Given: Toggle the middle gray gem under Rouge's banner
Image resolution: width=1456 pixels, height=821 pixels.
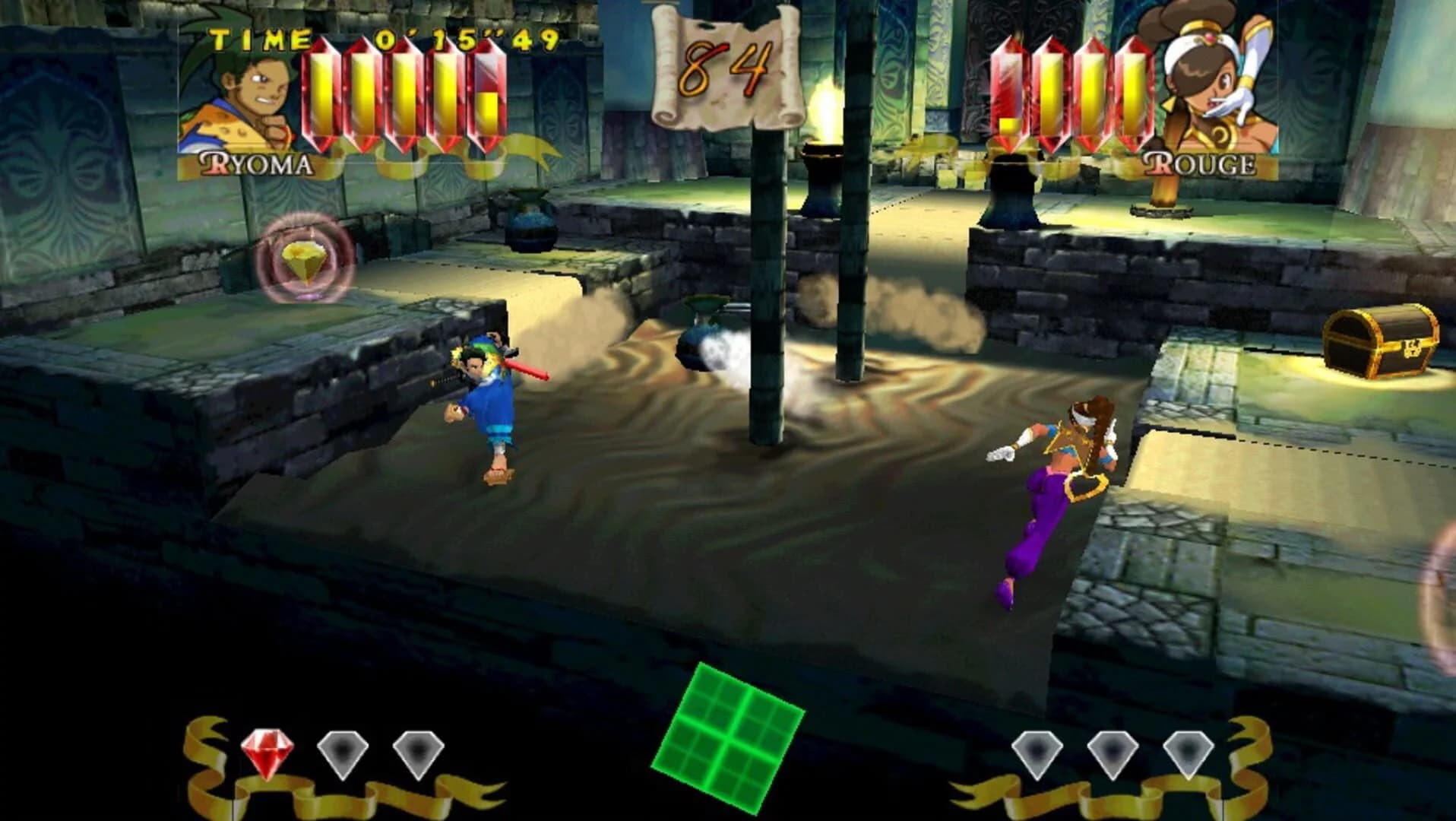Looking at the screenshot, I should [x=1112, y=749].
